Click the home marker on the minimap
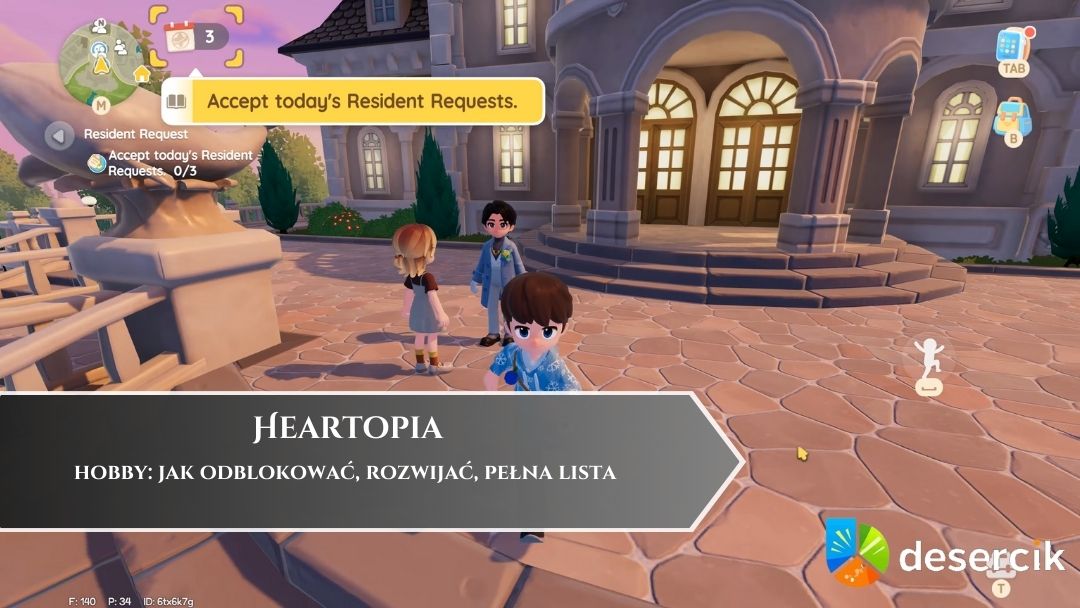Viewport: 1080px width, 608px height. pyautogui.click(x=142, y=73)
